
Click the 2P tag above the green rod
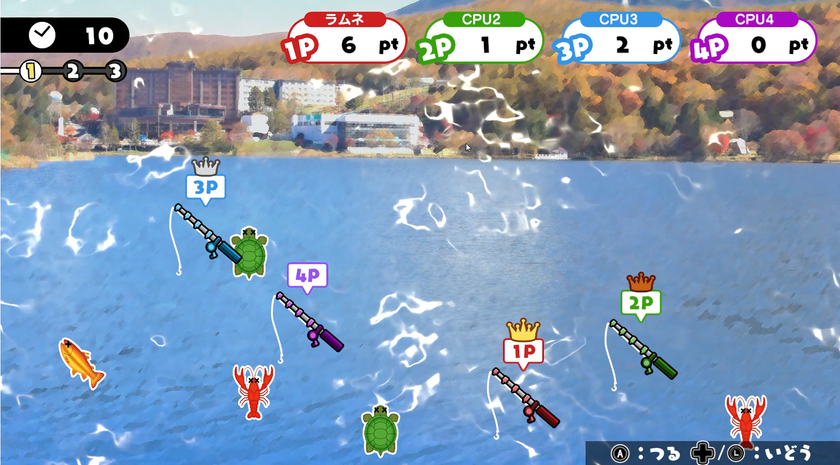[640, 301]
